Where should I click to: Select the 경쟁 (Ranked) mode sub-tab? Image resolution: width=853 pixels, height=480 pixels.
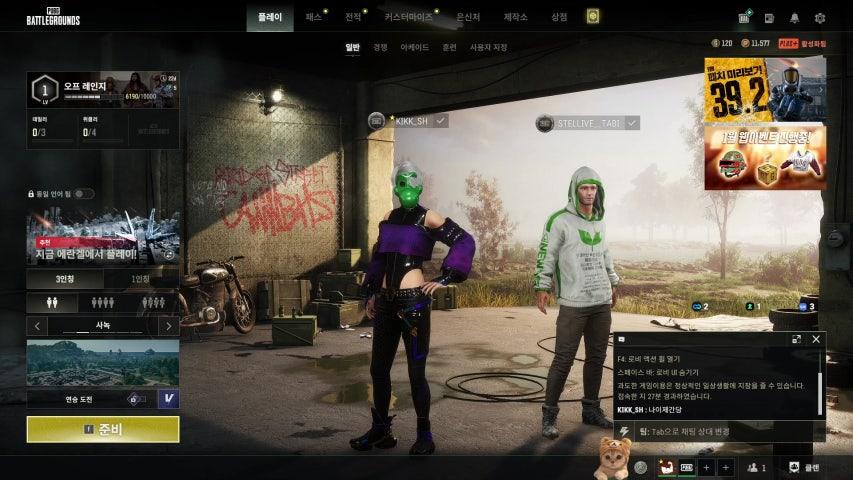(380, 47)
